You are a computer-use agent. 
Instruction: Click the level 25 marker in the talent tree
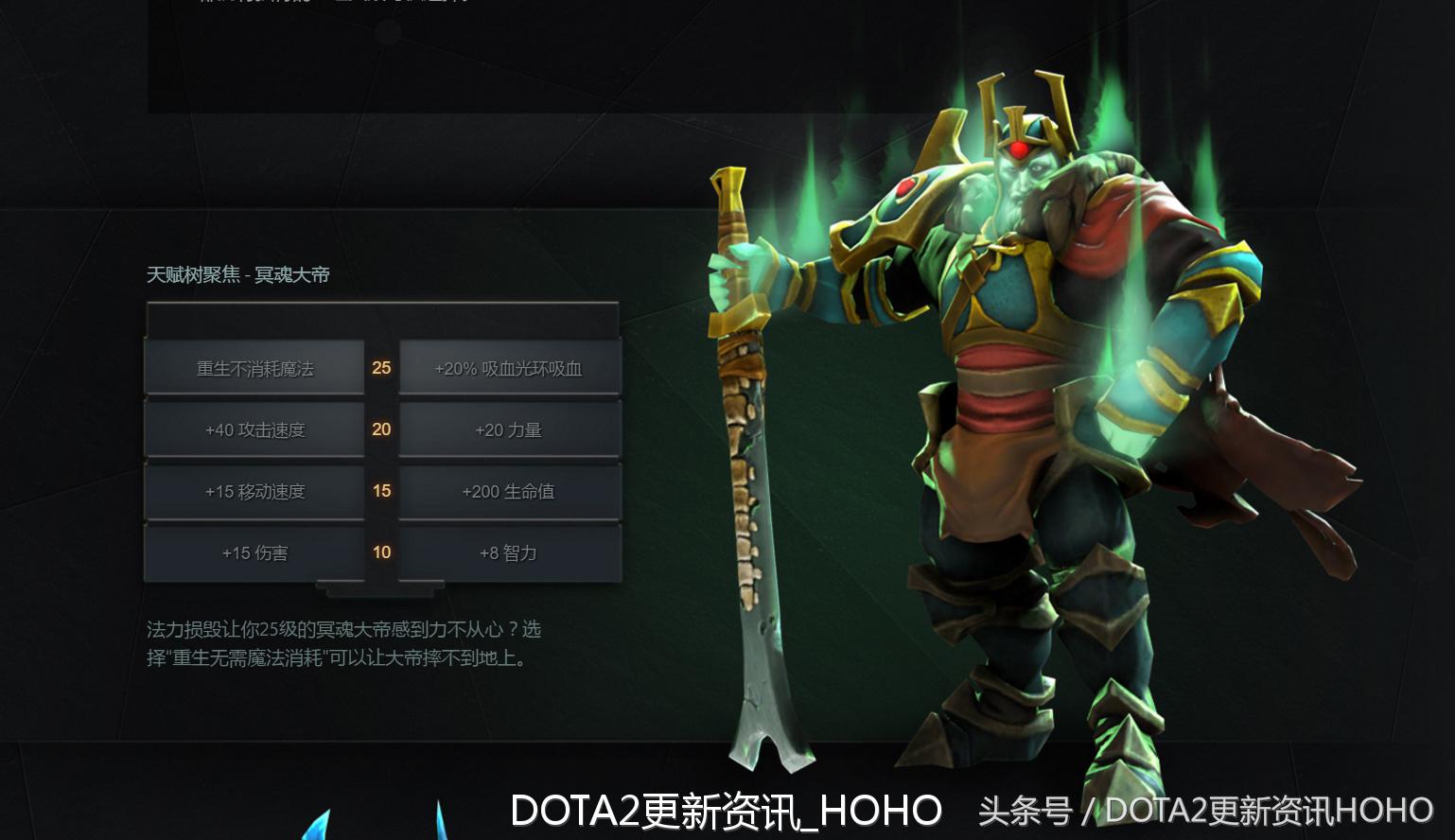381,367
